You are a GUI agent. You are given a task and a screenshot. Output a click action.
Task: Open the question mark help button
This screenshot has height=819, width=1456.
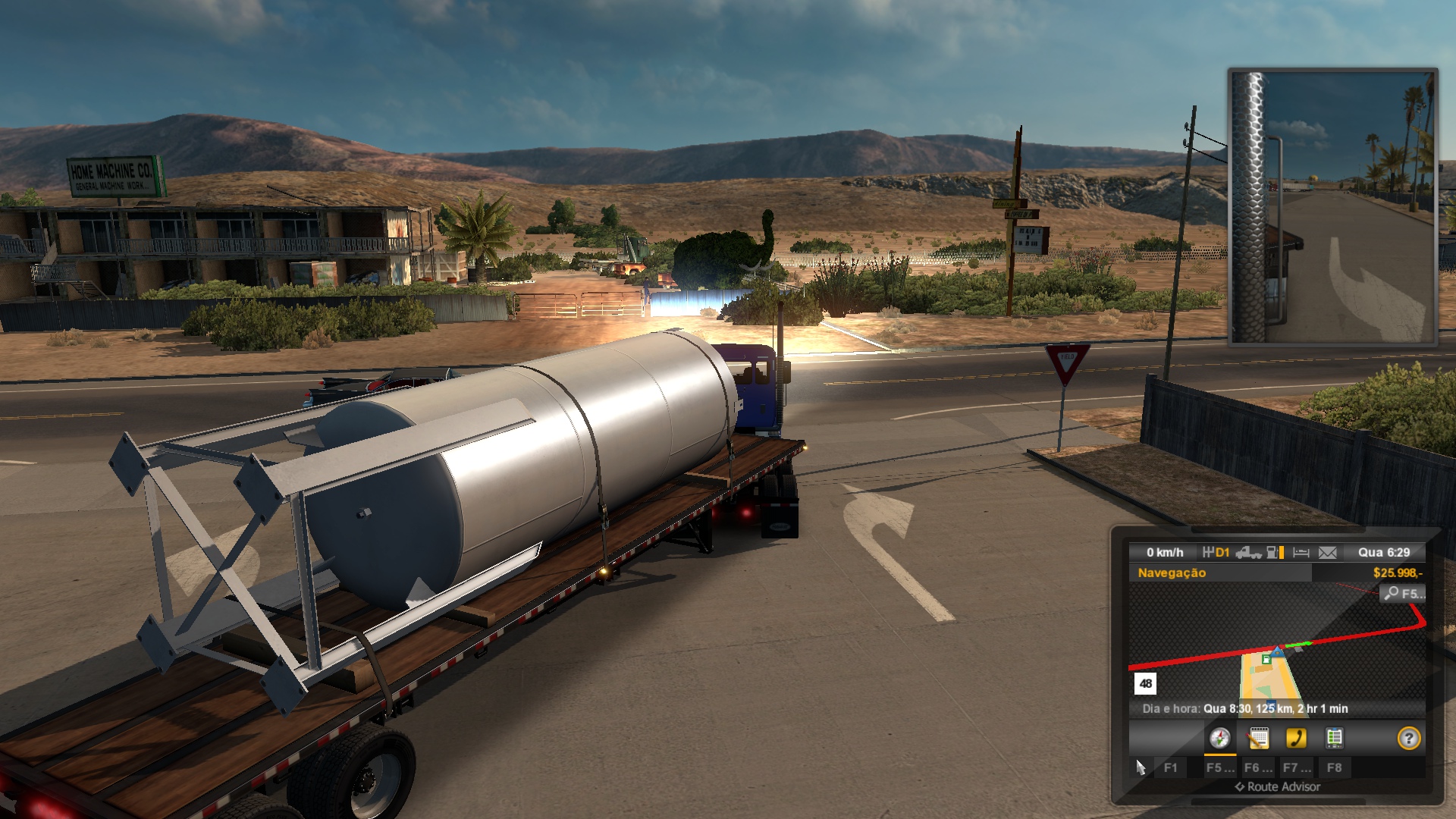tap(1408, 738)
